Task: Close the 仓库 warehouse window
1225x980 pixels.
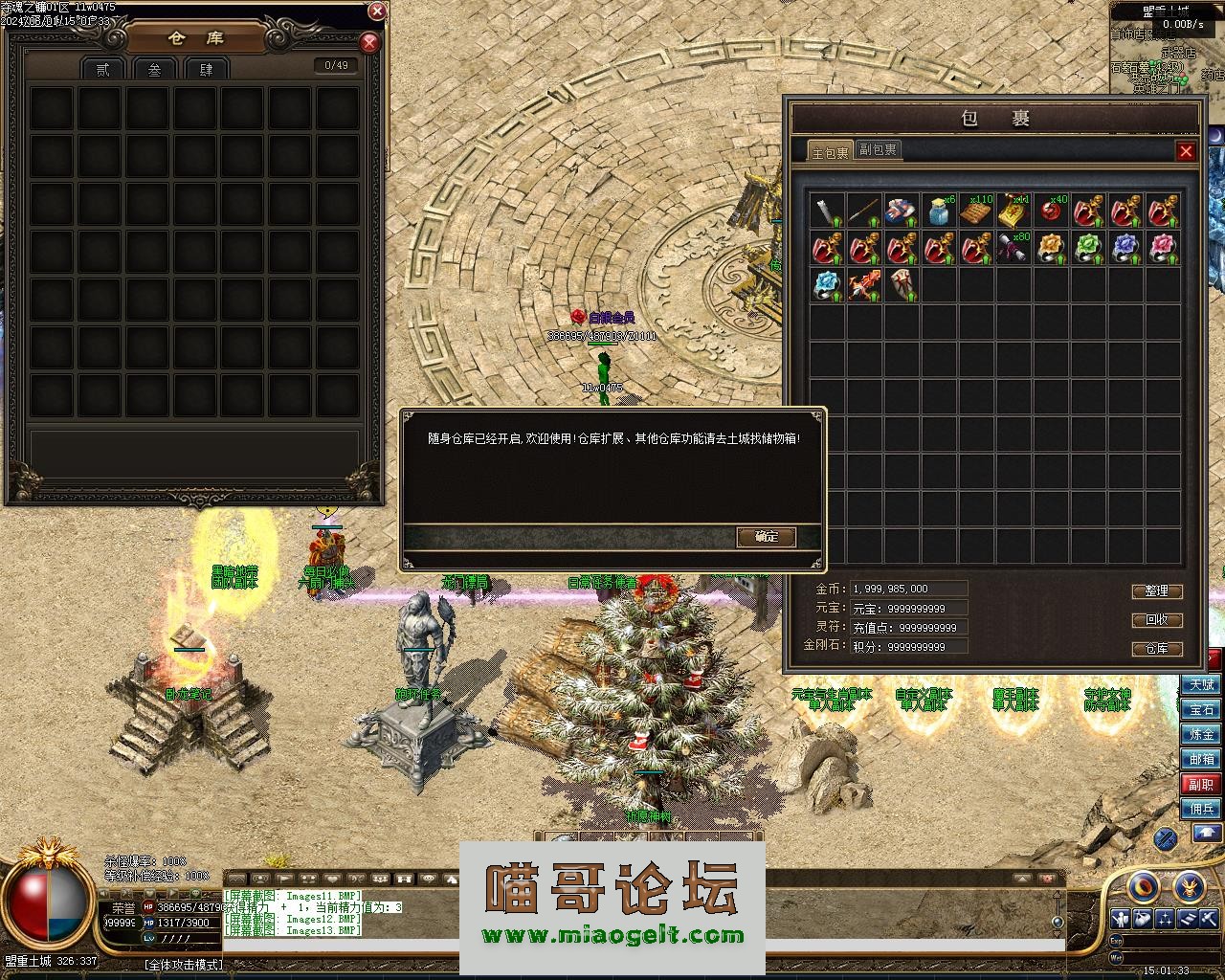Action: point(369,43)
